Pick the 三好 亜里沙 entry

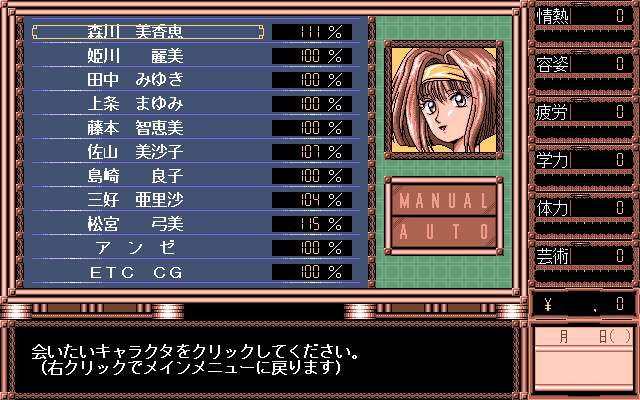(150, 199)
